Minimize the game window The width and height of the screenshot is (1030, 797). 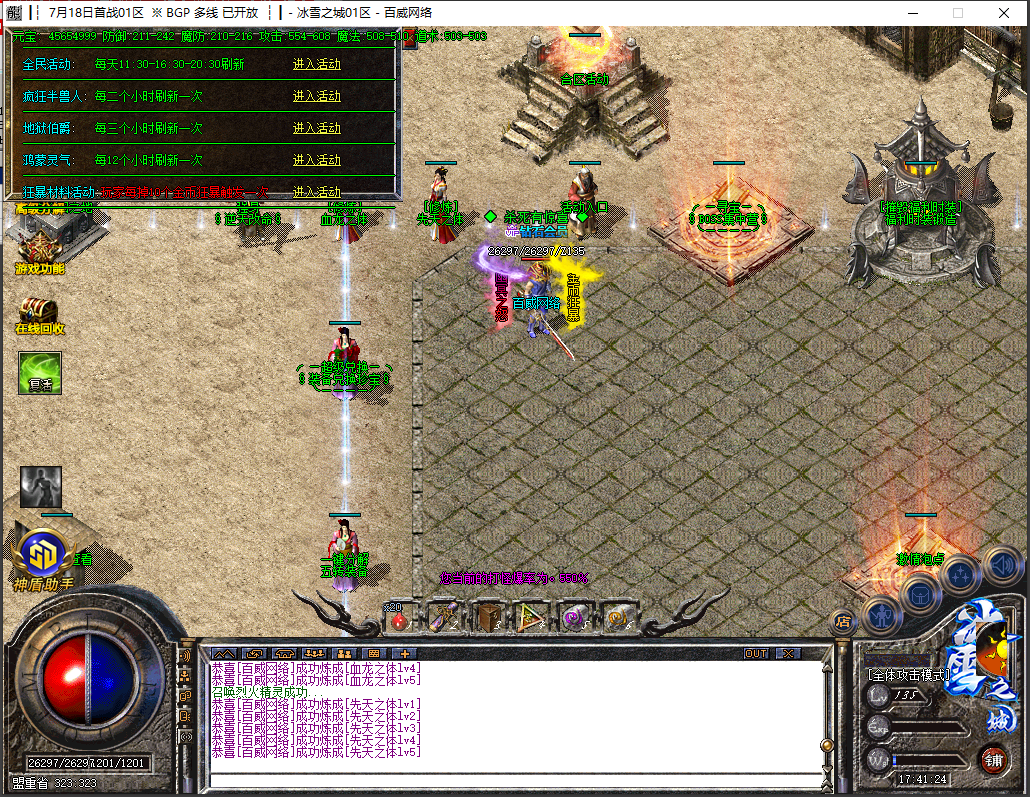pyautogui.click(x=911, y=13)
